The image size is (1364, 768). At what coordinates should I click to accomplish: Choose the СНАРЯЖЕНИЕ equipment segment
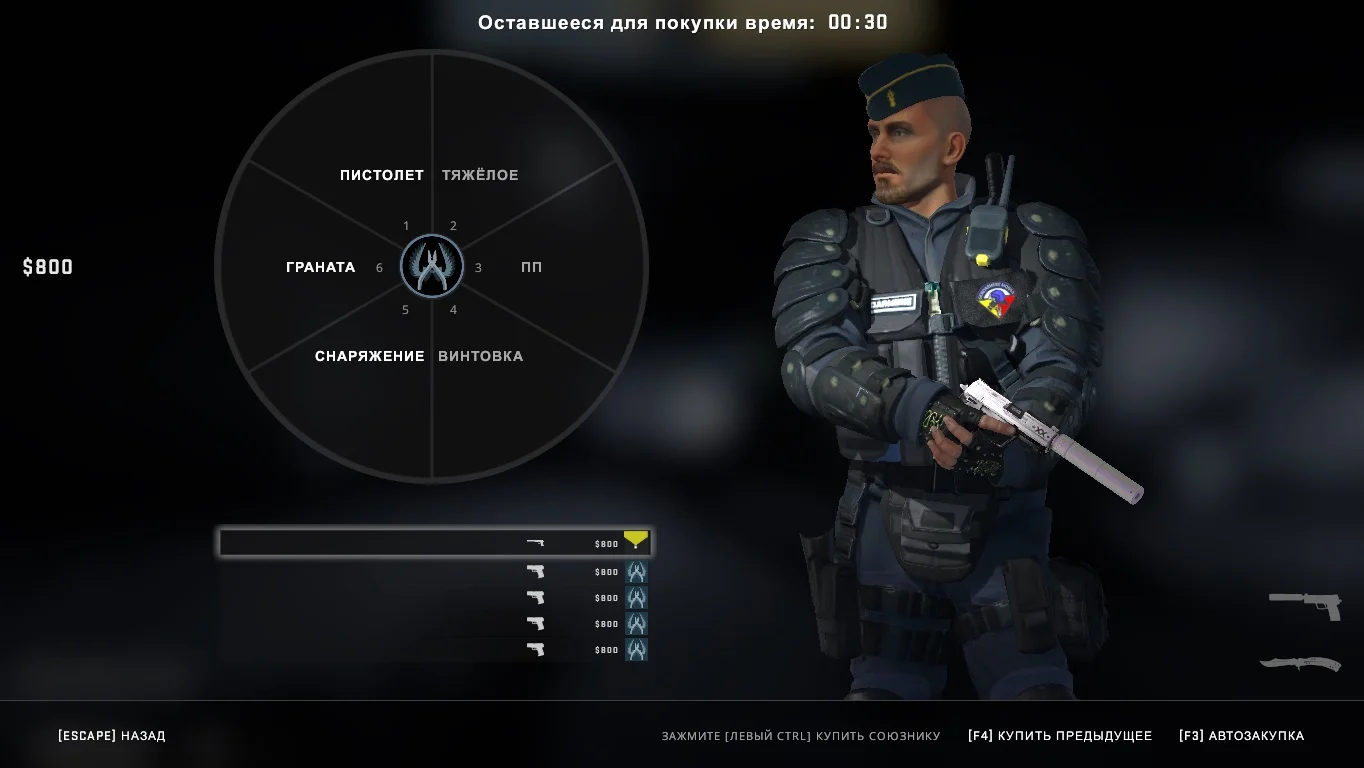point(369,356)
